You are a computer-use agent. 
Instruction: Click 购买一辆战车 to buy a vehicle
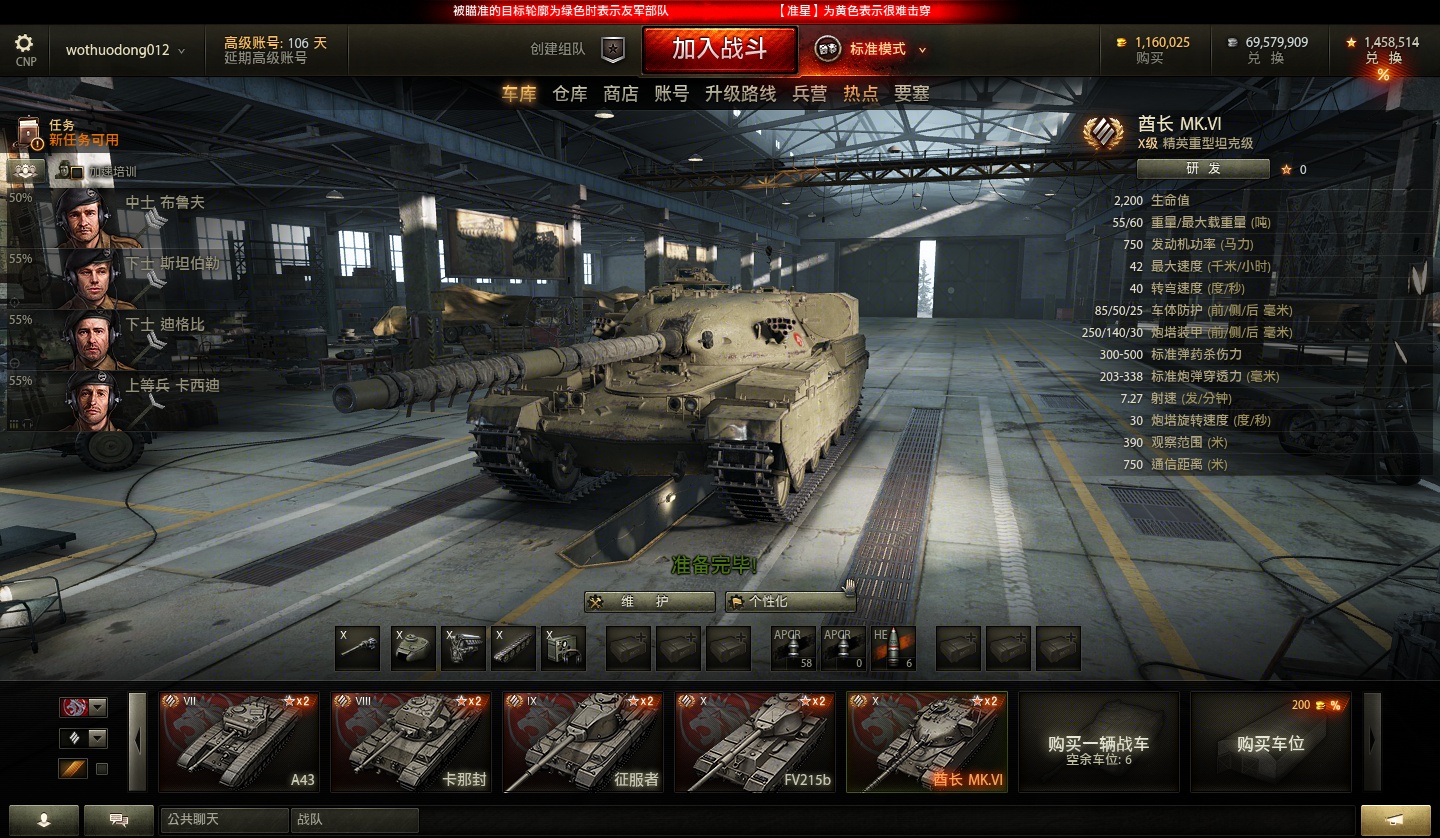(1098, 742)
